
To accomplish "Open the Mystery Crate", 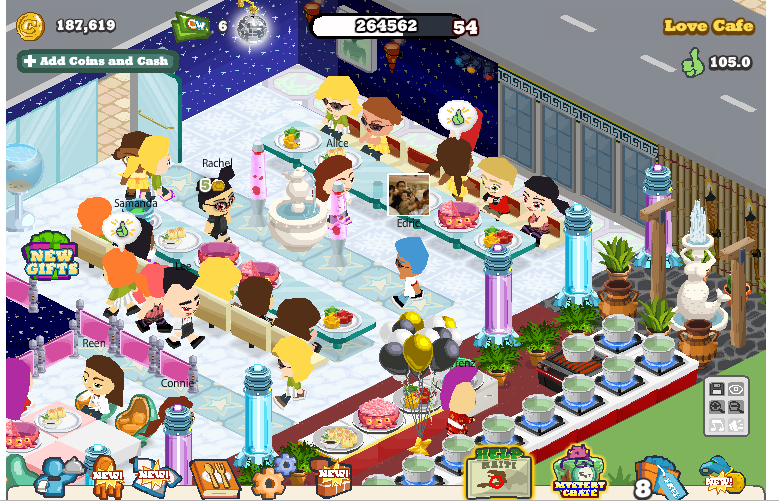I will point(580,473).
